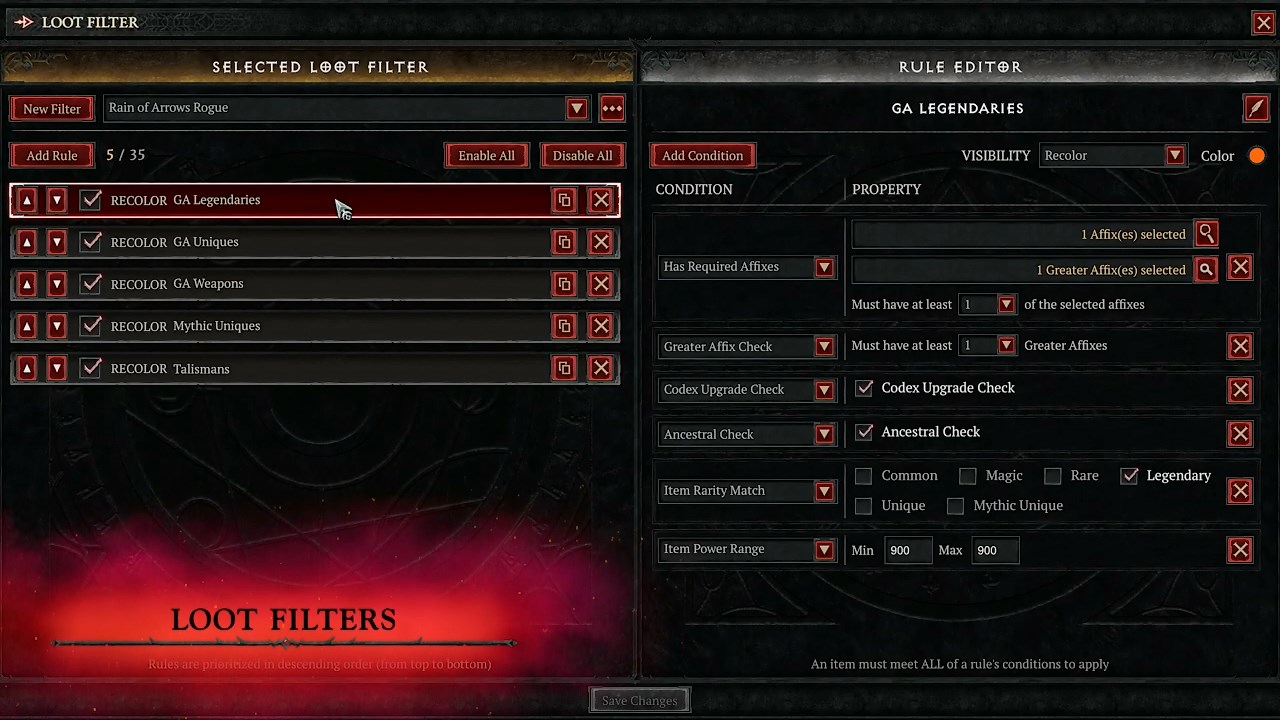Toggle the GA Weapons rule checkbox

(x=91, y=284)
